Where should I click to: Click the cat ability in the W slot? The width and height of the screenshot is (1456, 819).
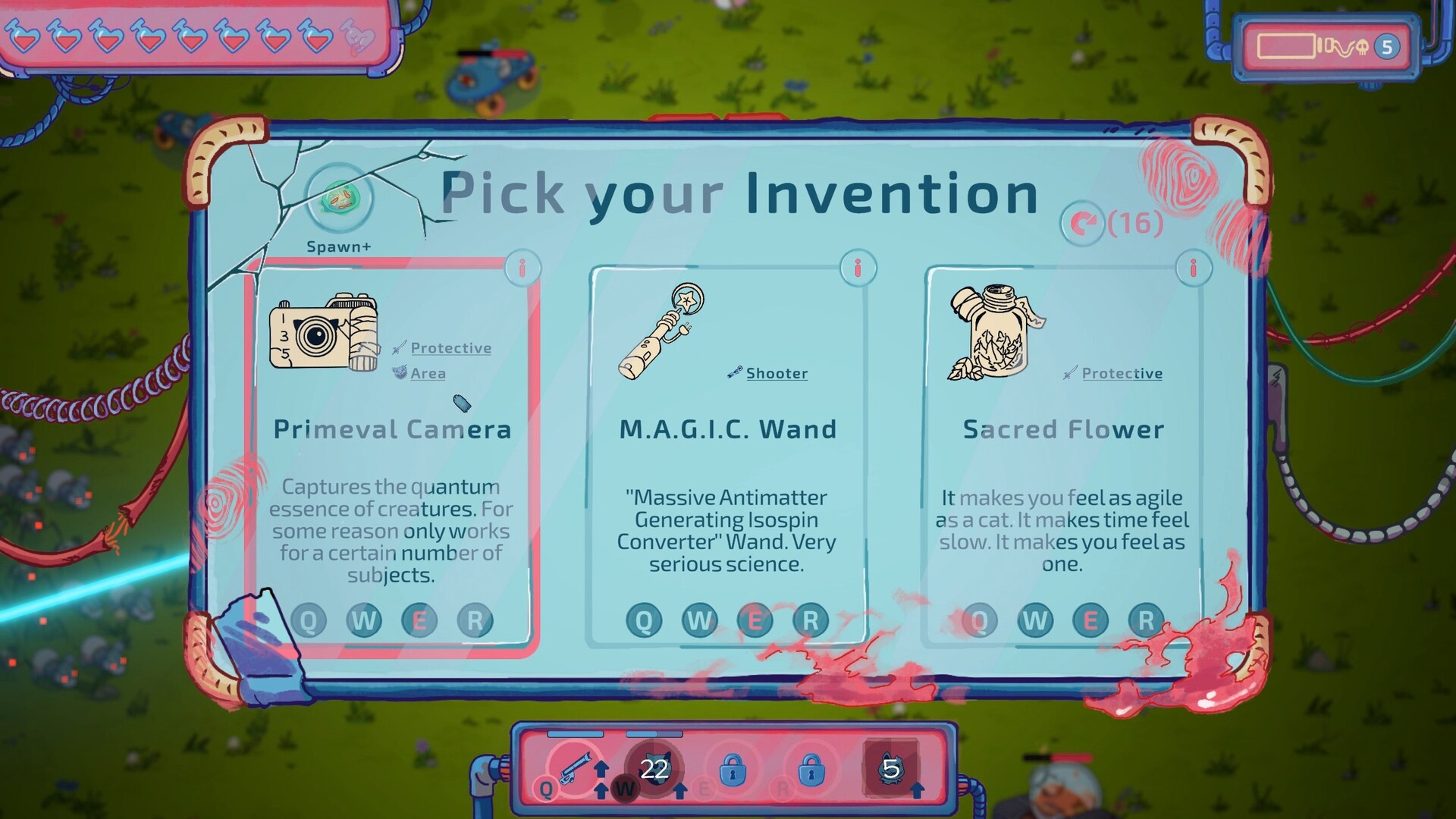click(x=654, y=767)
